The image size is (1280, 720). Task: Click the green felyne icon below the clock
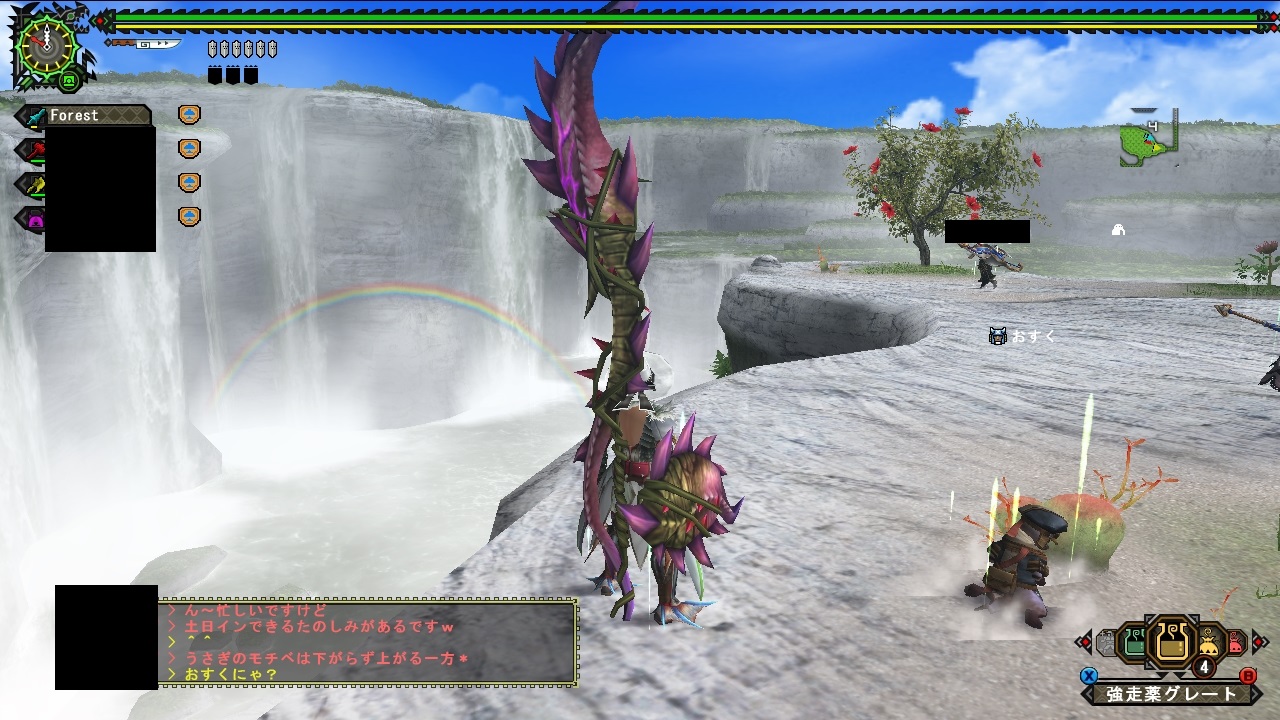[68, 81]
